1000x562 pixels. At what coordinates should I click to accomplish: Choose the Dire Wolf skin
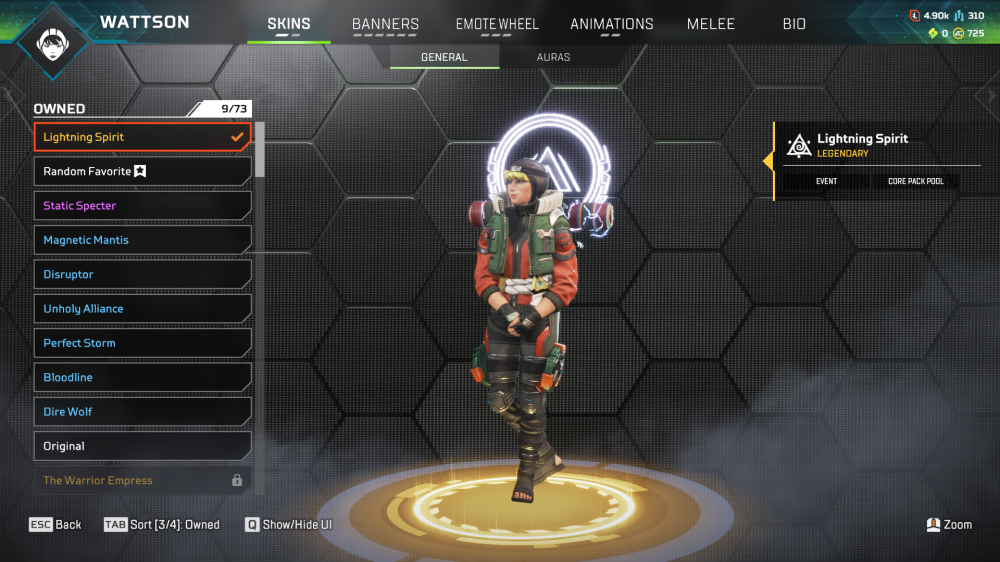[142, 412]
